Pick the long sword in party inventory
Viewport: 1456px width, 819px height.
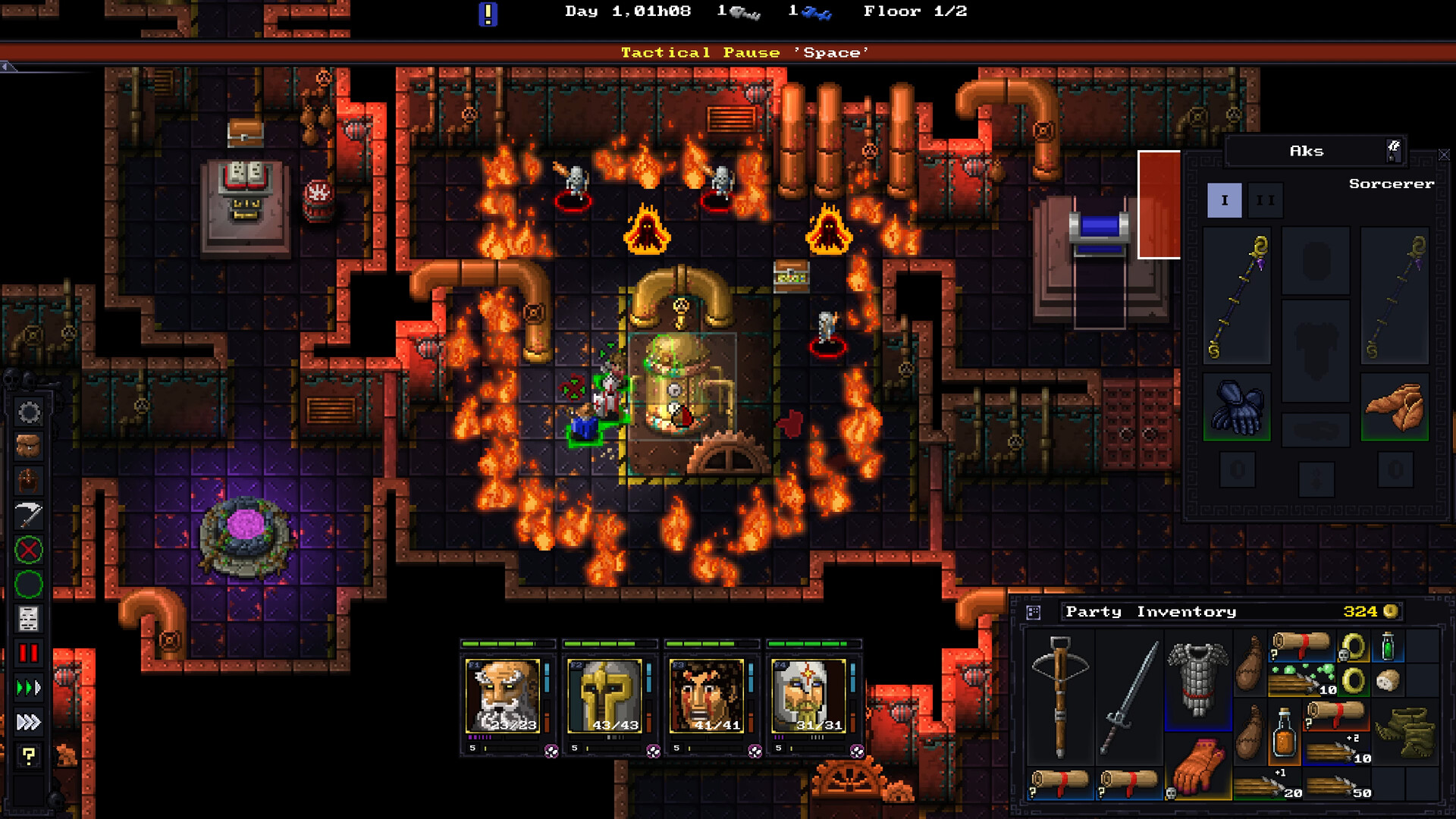(x=1129, y=697)
